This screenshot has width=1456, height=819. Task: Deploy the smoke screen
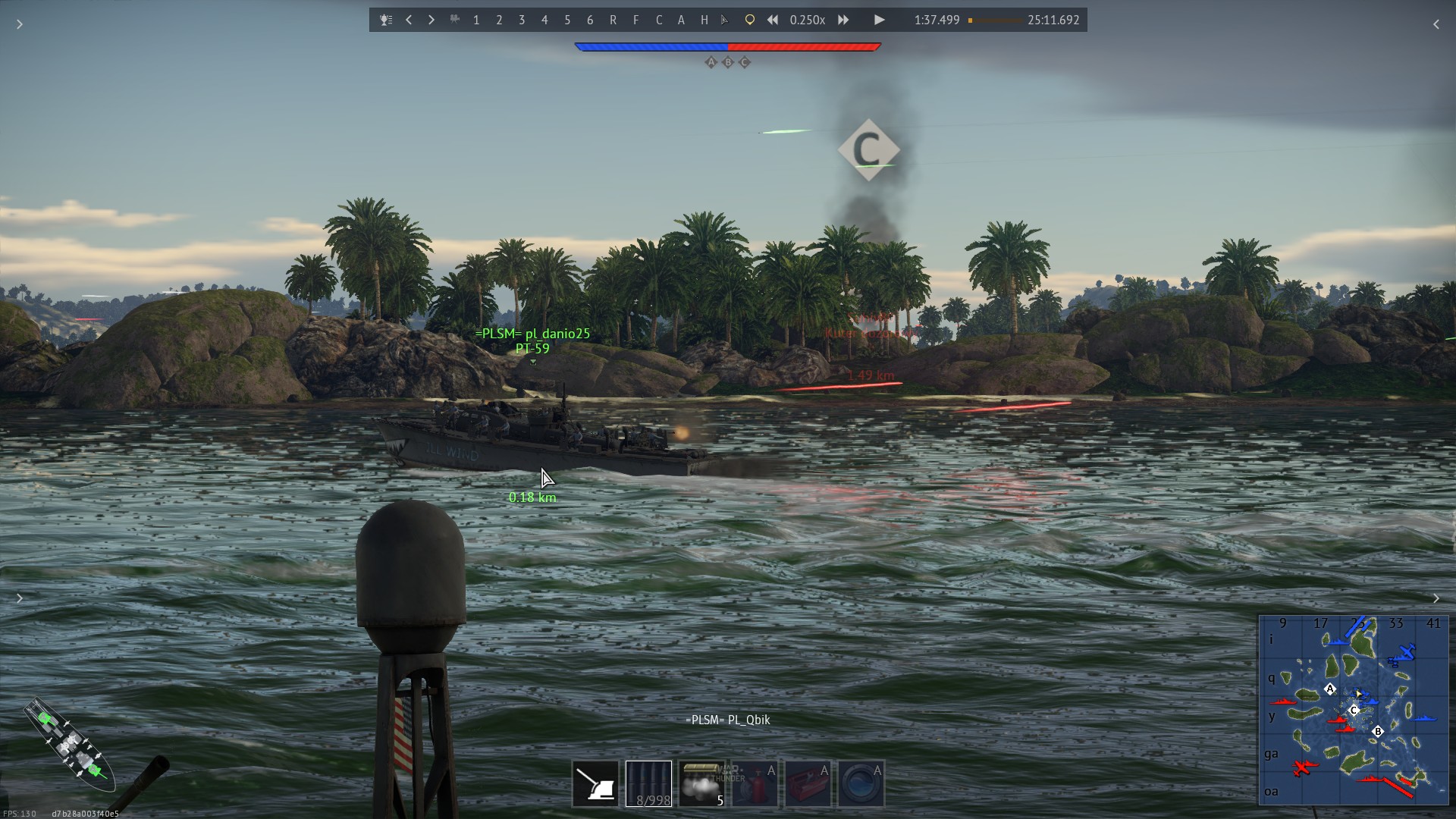click(701, 783)
